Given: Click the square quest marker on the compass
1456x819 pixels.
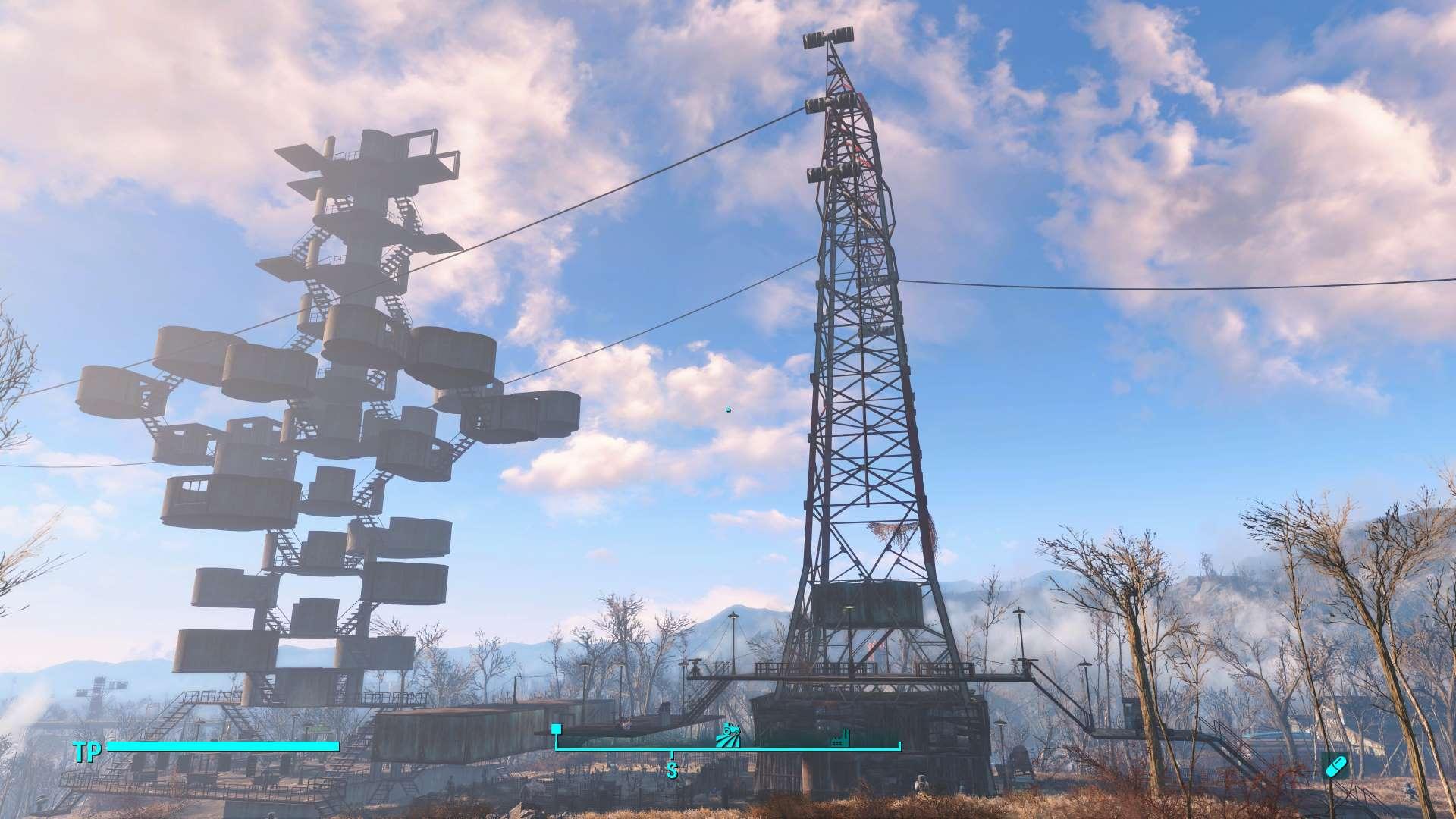Looking at the screenshot, I should [x=556, y=730].
